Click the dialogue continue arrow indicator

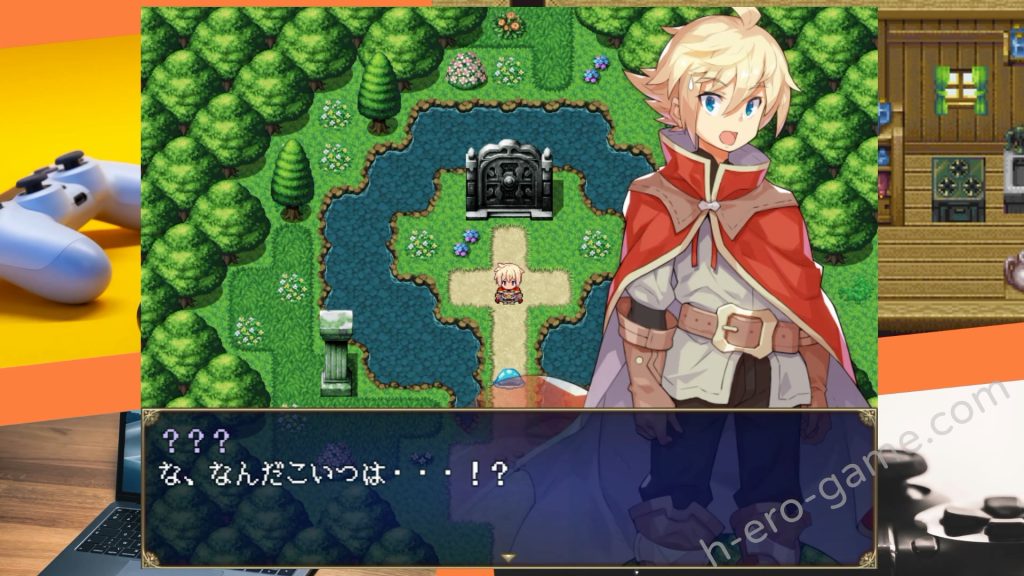pos(508,558)
